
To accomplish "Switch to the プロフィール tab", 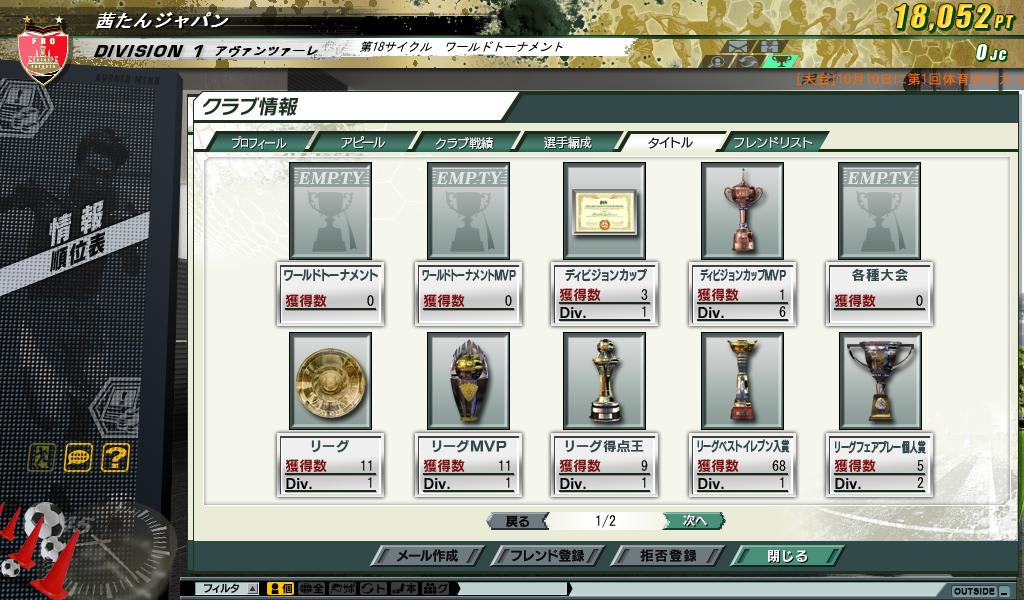I will tap(258, 142).
